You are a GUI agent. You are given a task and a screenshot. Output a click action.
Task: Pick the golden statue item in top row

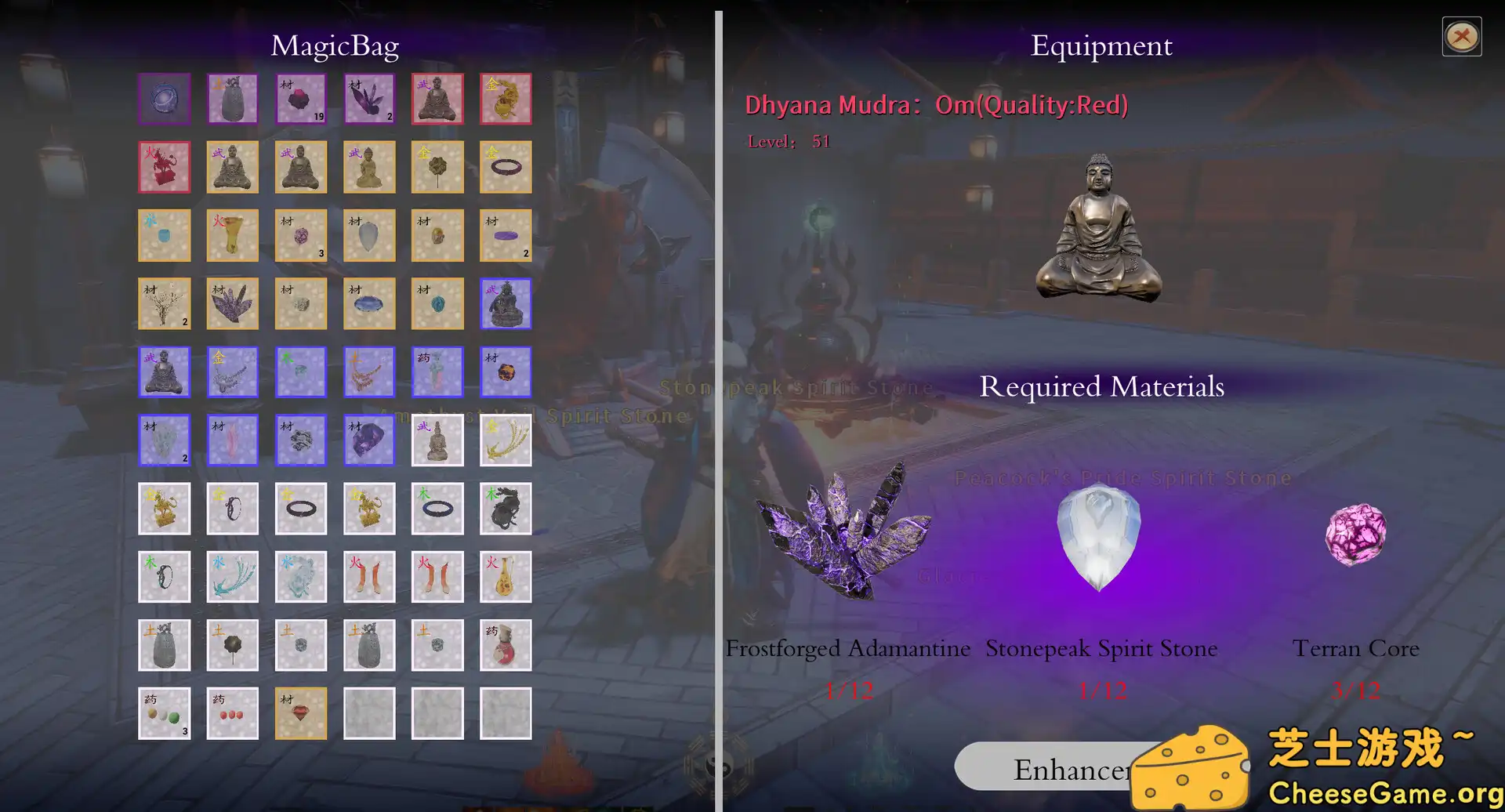506,99
